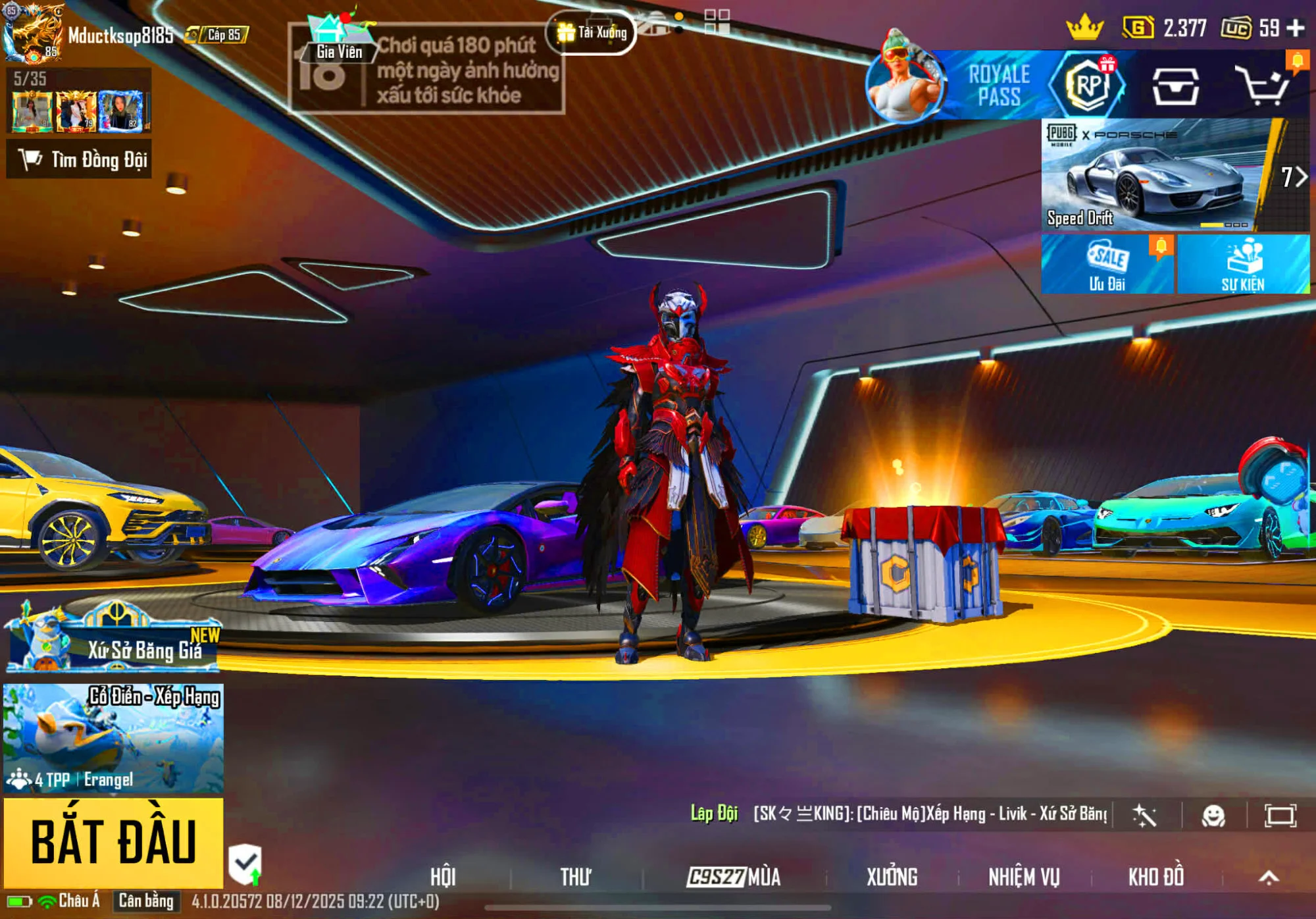
Task: Open the C9S27 MÙA season menu
Action: click(734, 877)
